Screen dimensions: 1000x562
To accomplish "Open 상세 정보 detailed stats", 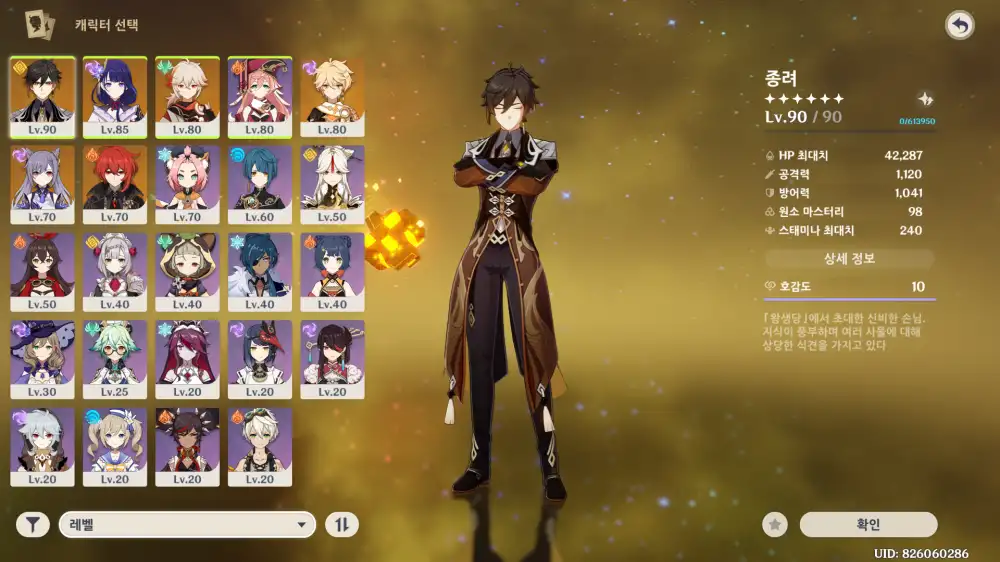I will [849, 259].
